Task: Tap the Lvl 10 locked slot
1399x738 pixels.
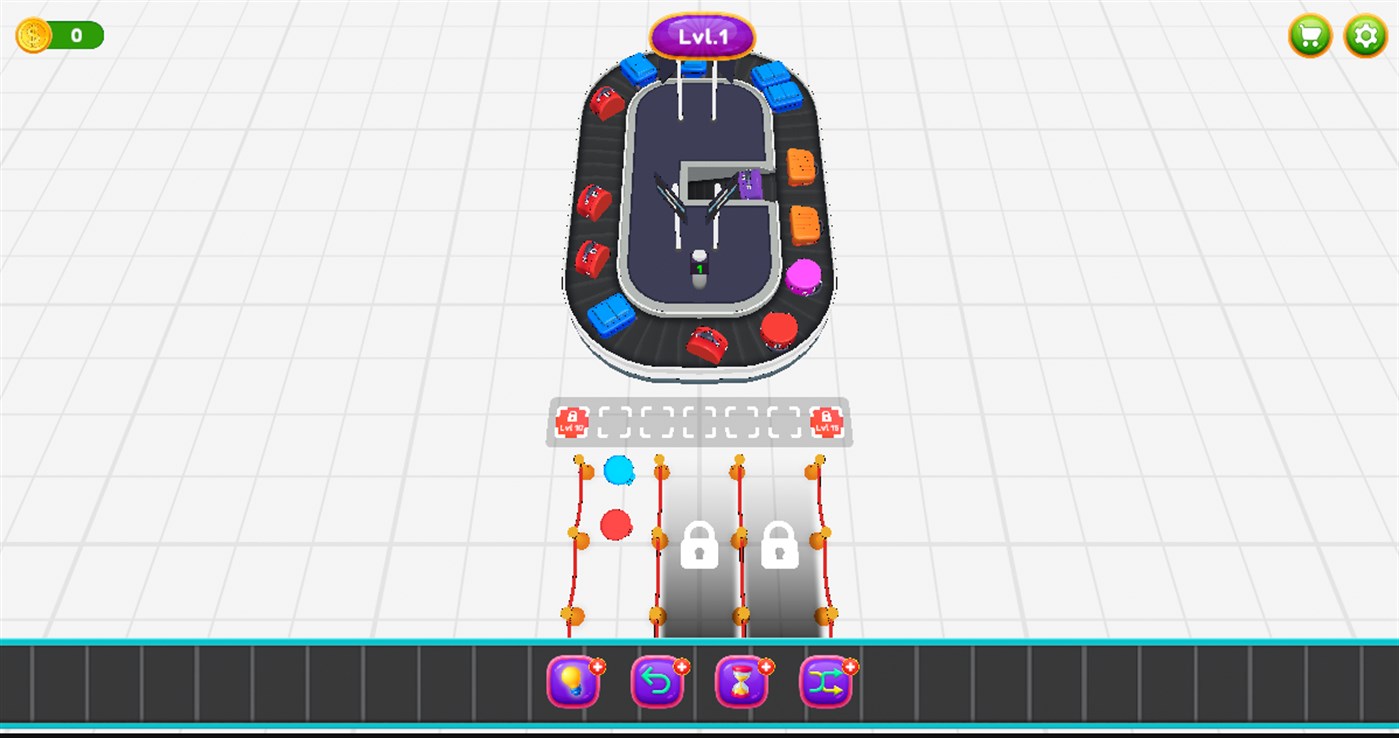Action: 572,422
